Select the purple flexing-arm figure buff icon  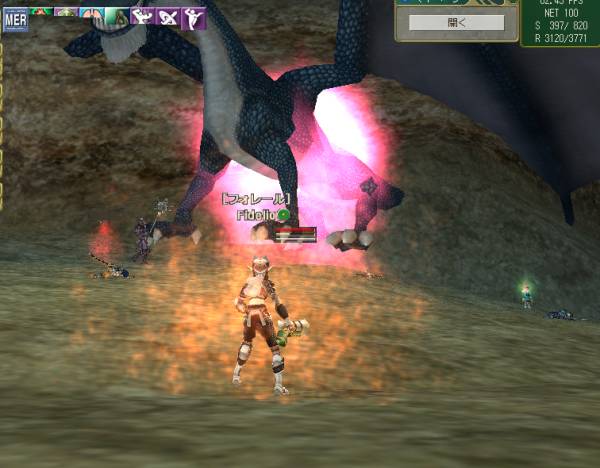pyautogui.click(x=142, y=16)
